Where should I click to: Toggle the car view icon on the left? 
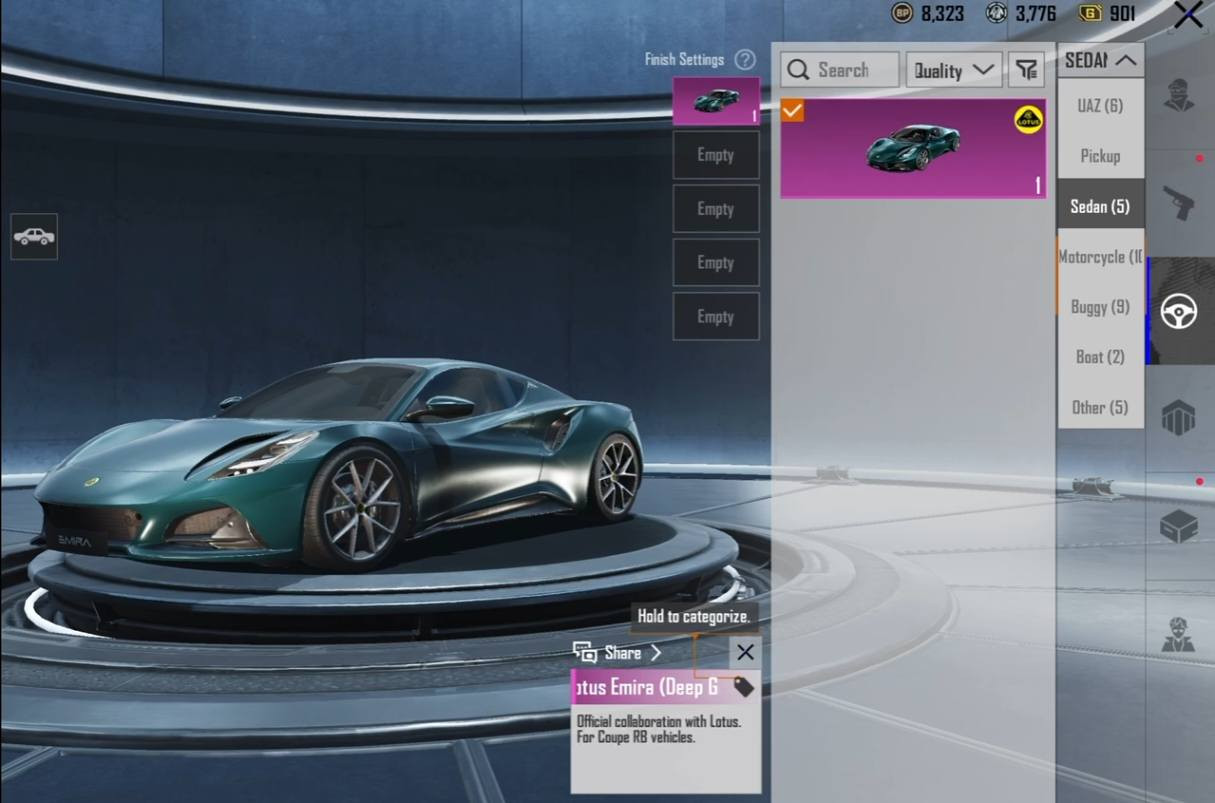pos(34,237)
